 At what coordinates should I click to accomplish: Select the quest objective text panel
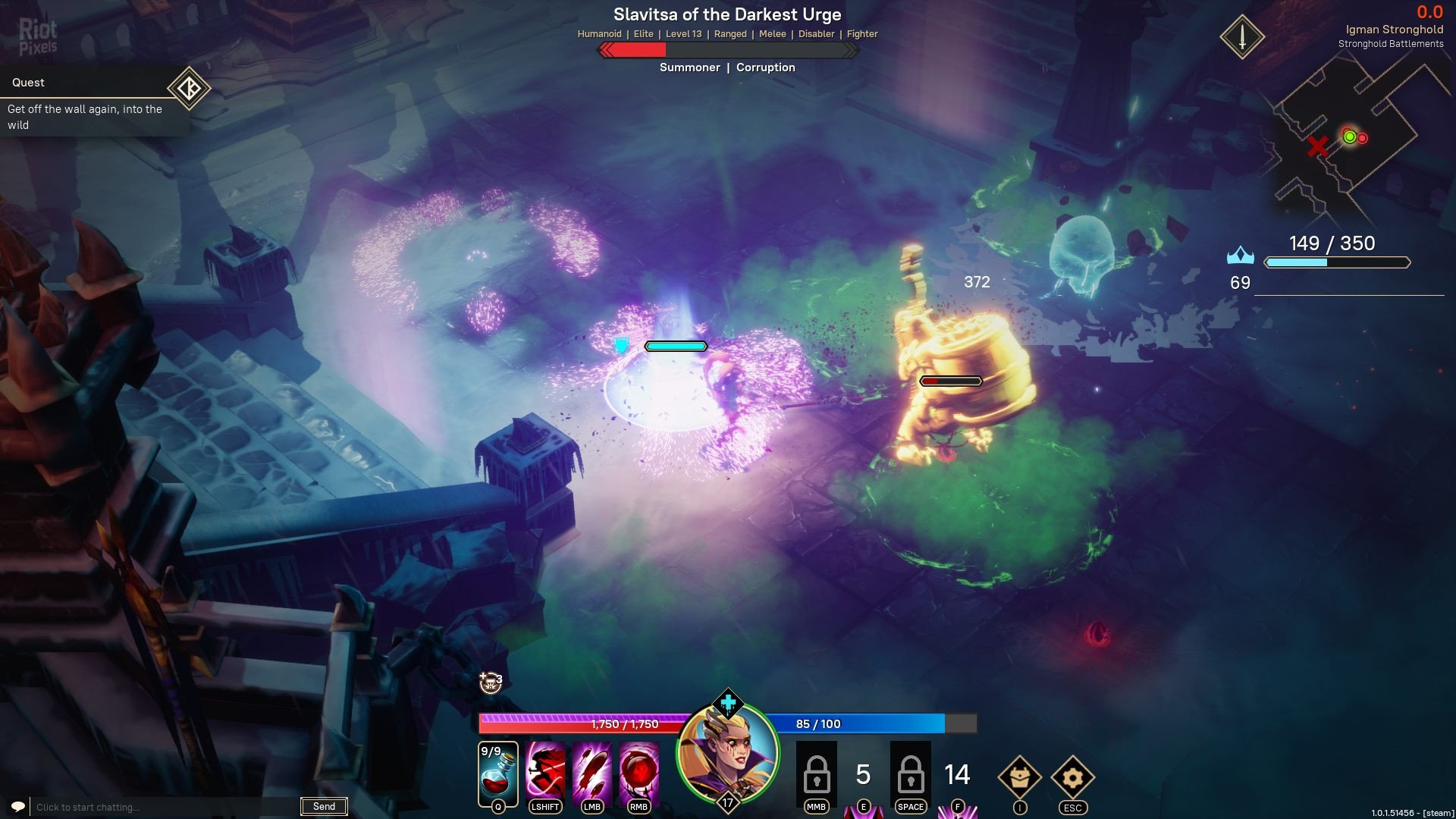coord(87,117)
